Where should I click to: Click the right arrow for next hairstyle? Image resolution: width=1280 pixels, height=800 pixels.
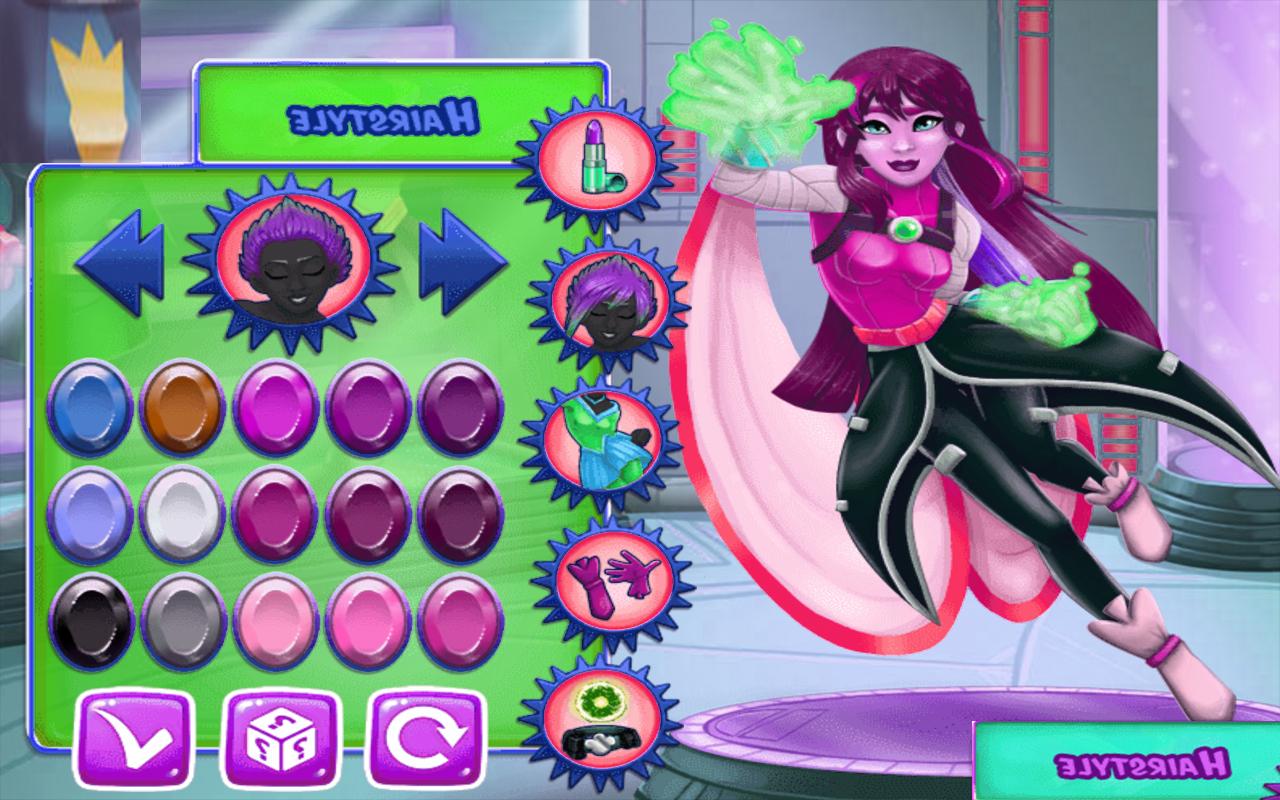pyautogui.click(x=462, y=262)
